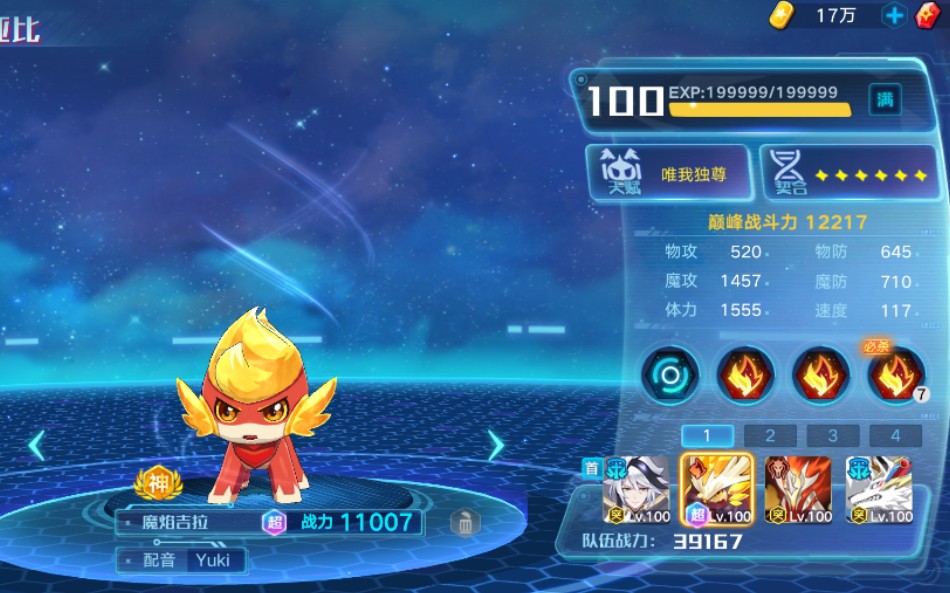Screen dimensions: 950x593
Task: Select the white dragon pet portrait
Action: (879, 490)
